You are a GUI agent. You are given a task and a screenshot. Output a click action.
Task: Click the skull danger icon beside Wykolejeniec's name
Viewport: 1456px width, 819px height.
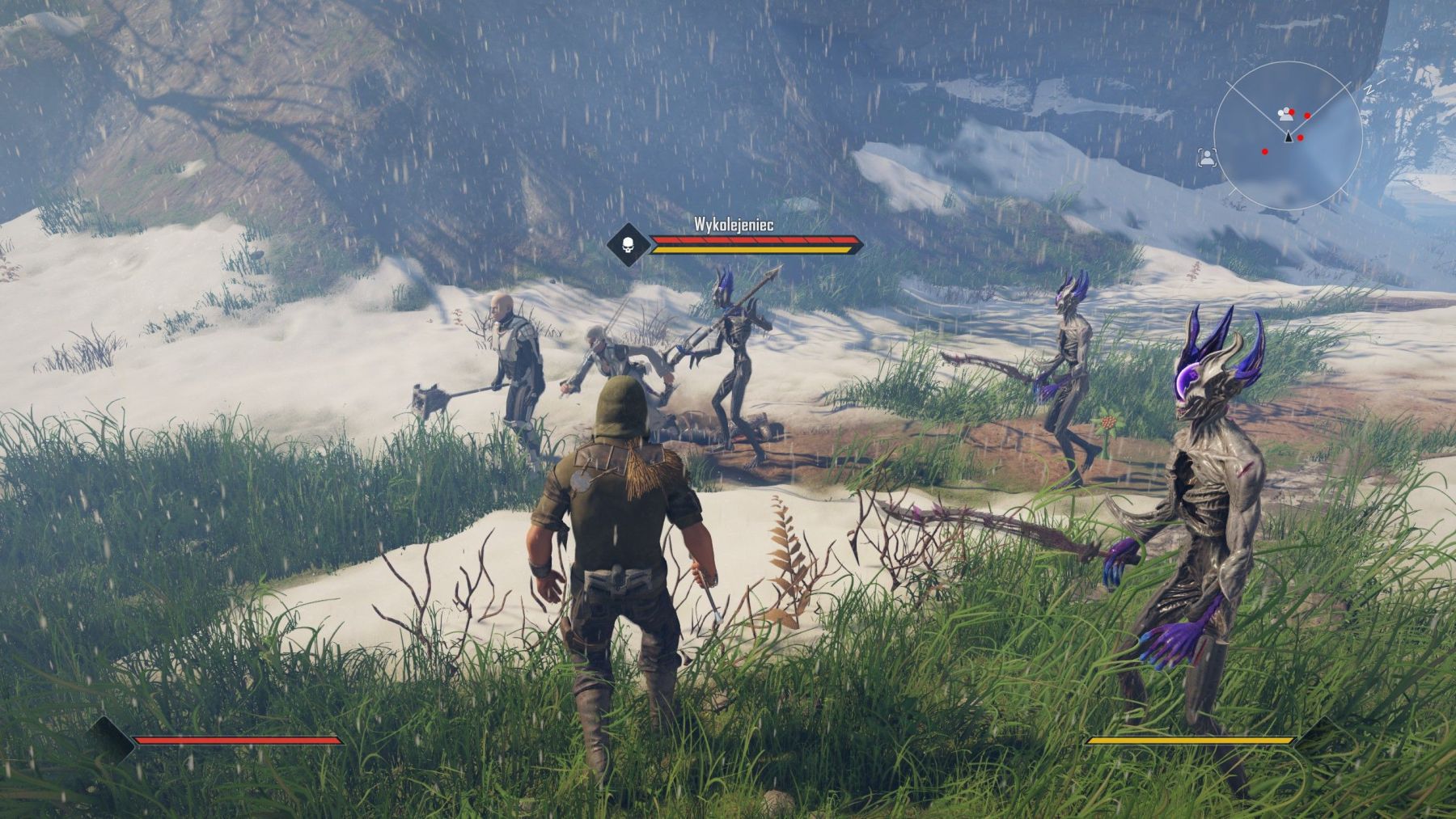tap(629, 243)
